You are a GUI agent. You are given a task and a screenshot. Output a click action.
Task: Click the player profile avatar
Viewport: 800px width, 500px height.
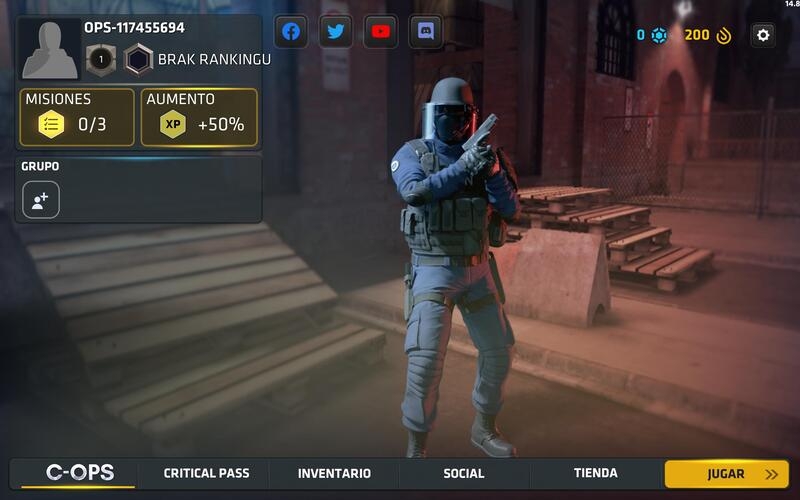pyautogui.click(x=50, y=48)
